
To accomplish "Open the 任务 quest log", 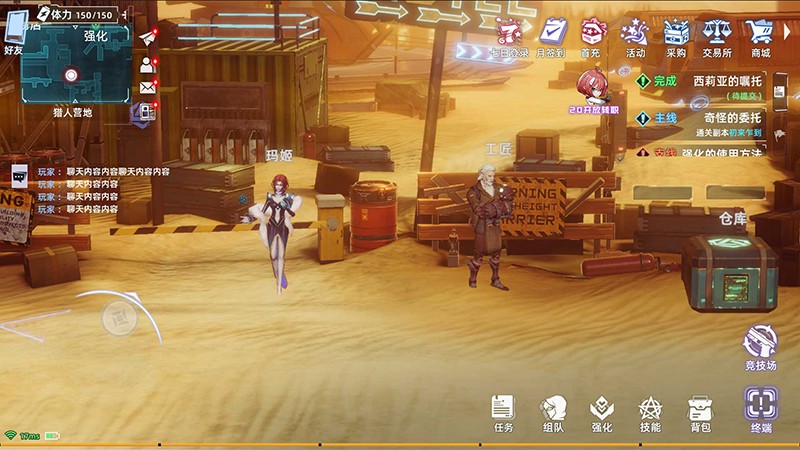I will (503, 409).
